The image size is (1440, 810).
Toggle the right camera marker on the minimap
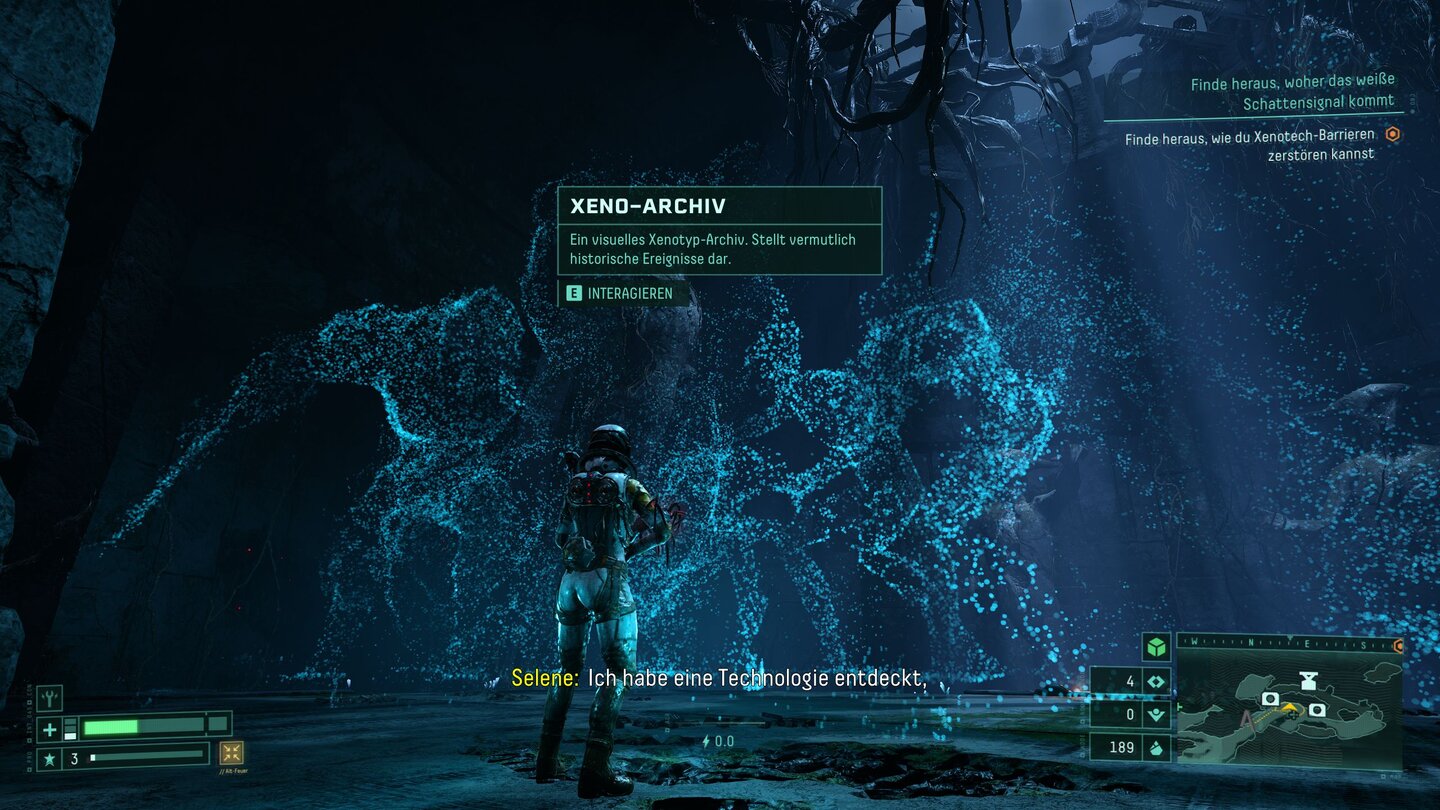pyautogui.click(x=1316, y=711)
